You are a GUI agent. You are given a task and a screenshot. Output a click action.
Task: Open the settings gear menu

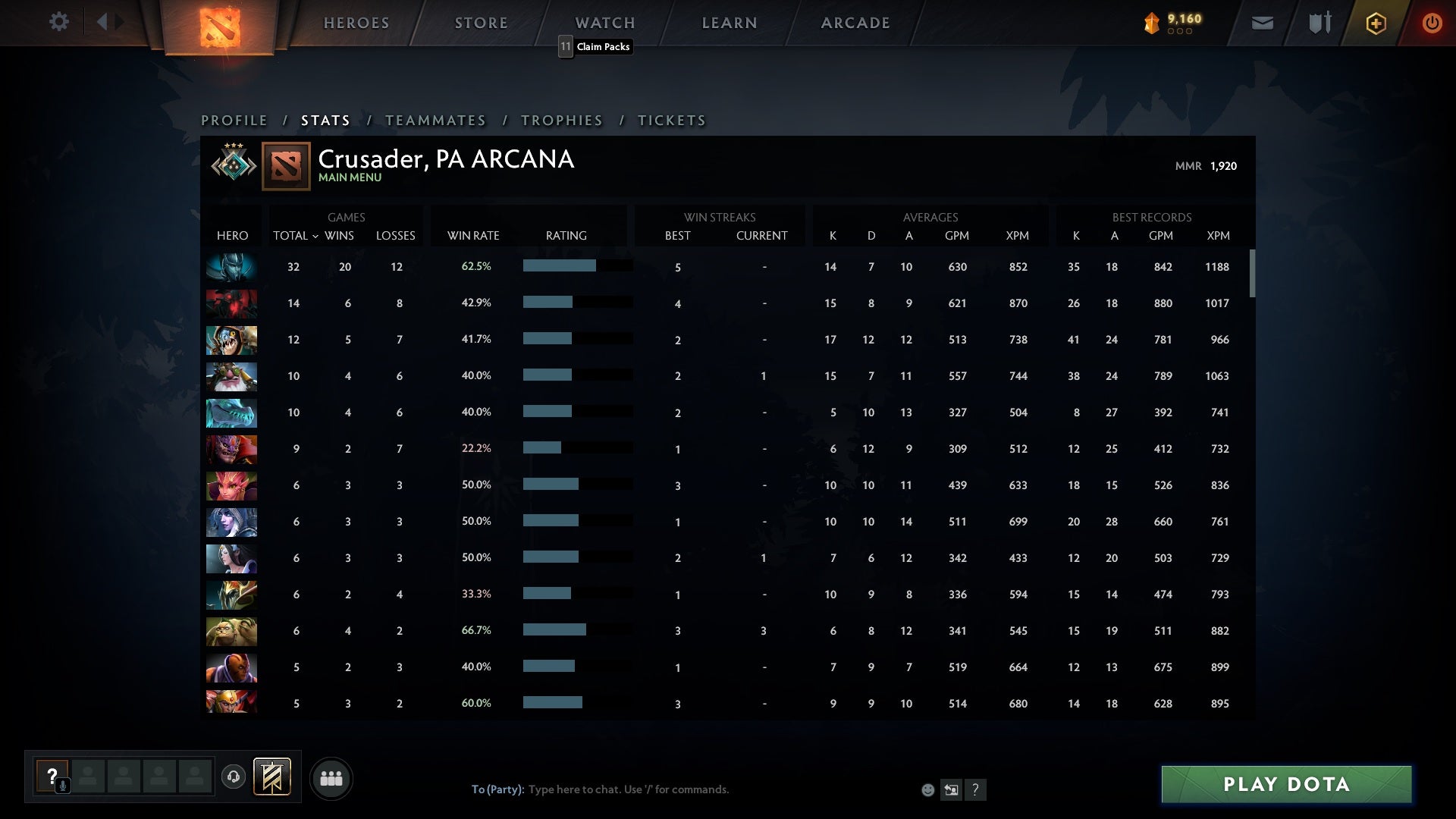point(60,22)
